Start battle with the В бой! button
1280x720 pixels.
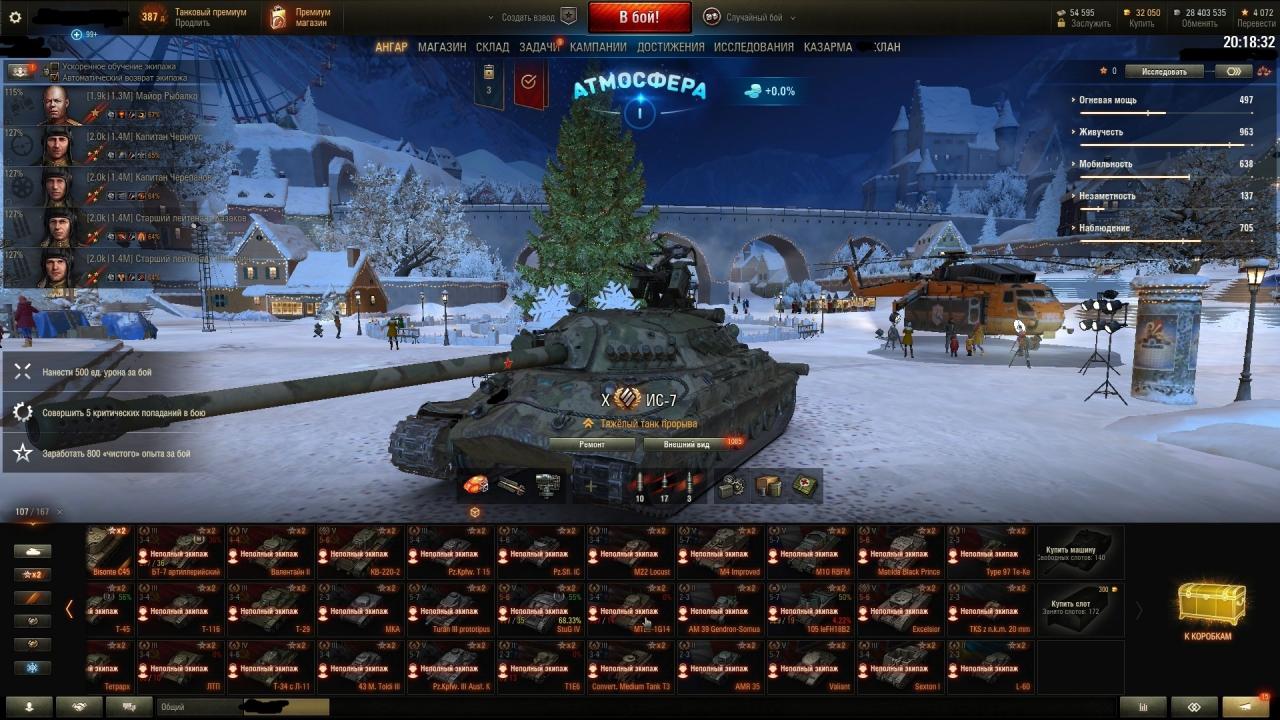pyautogui.click(x=639, y=17)
